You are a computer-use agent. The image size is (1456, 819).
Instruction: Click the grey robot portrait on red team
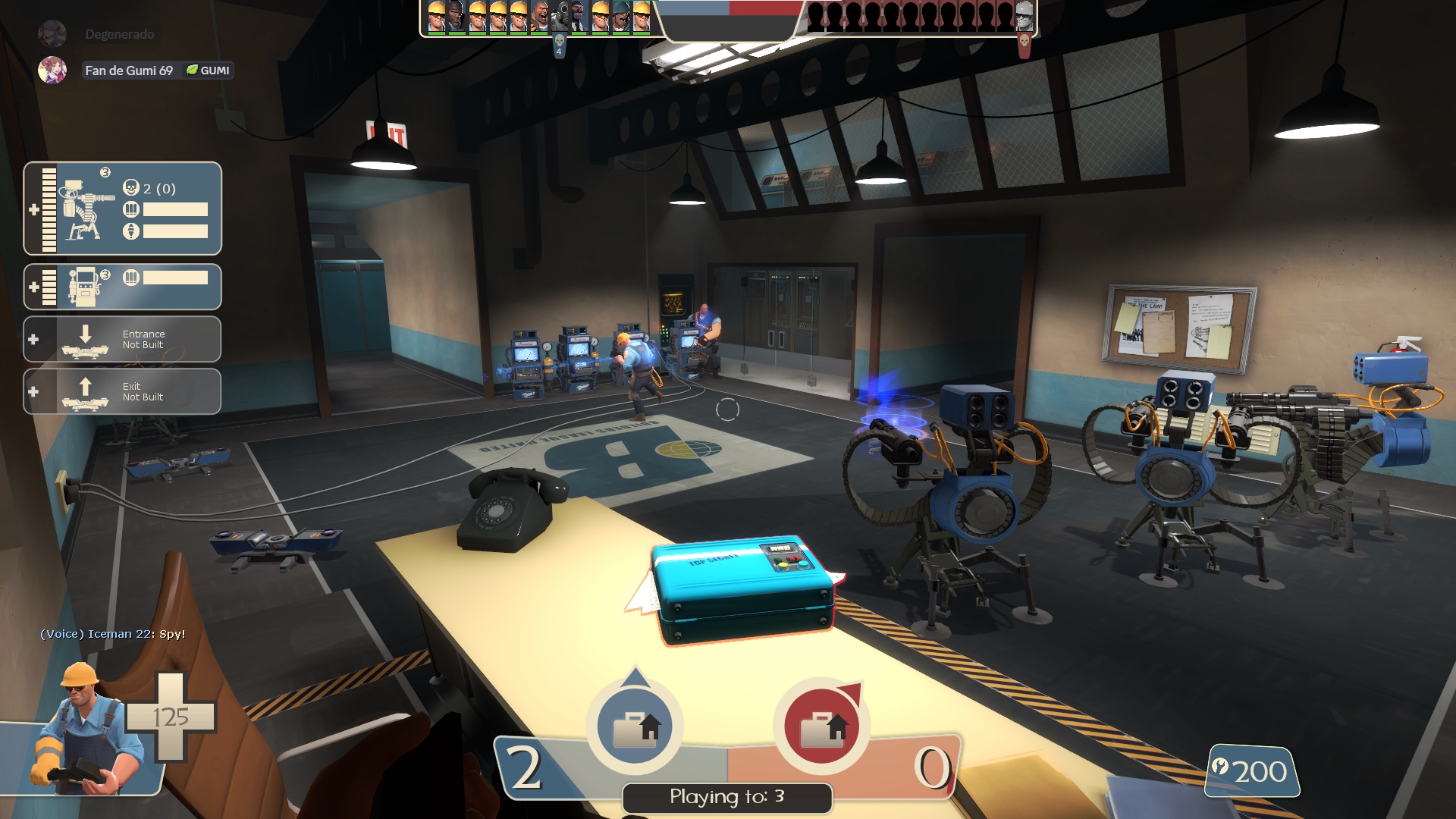1024,17
